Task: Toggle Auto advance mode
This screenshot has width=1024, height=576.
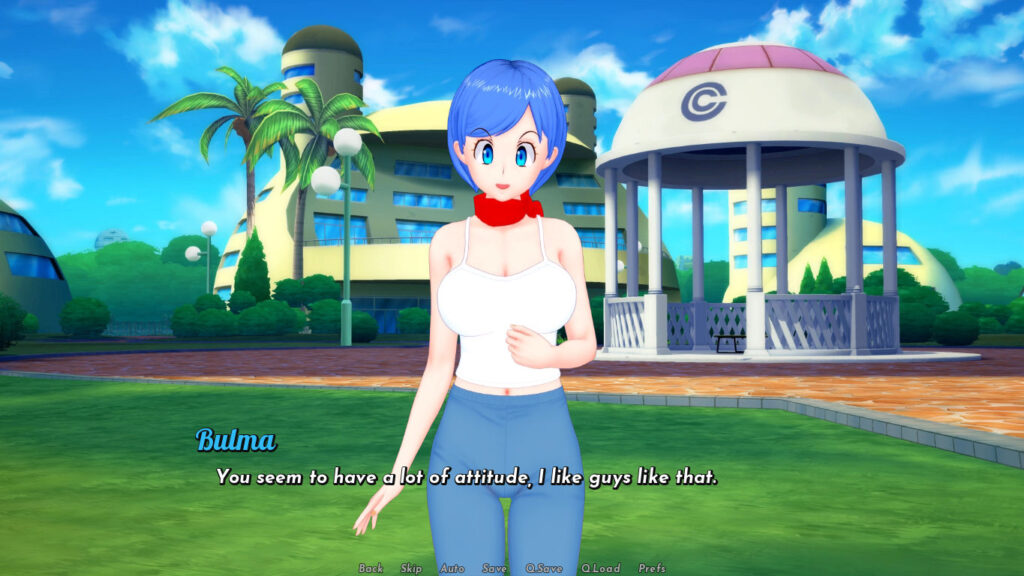Action: pos(452,568)
